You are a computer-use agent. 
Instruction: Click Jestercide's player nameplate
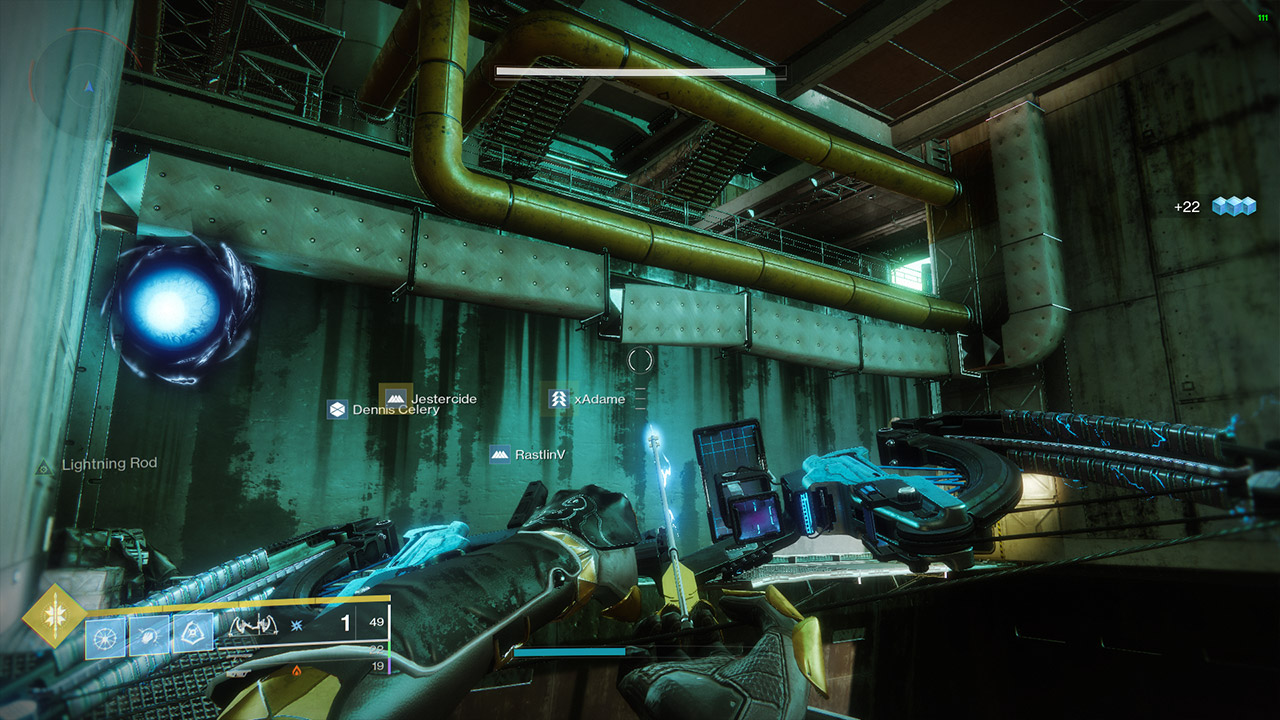click(429, 398)
